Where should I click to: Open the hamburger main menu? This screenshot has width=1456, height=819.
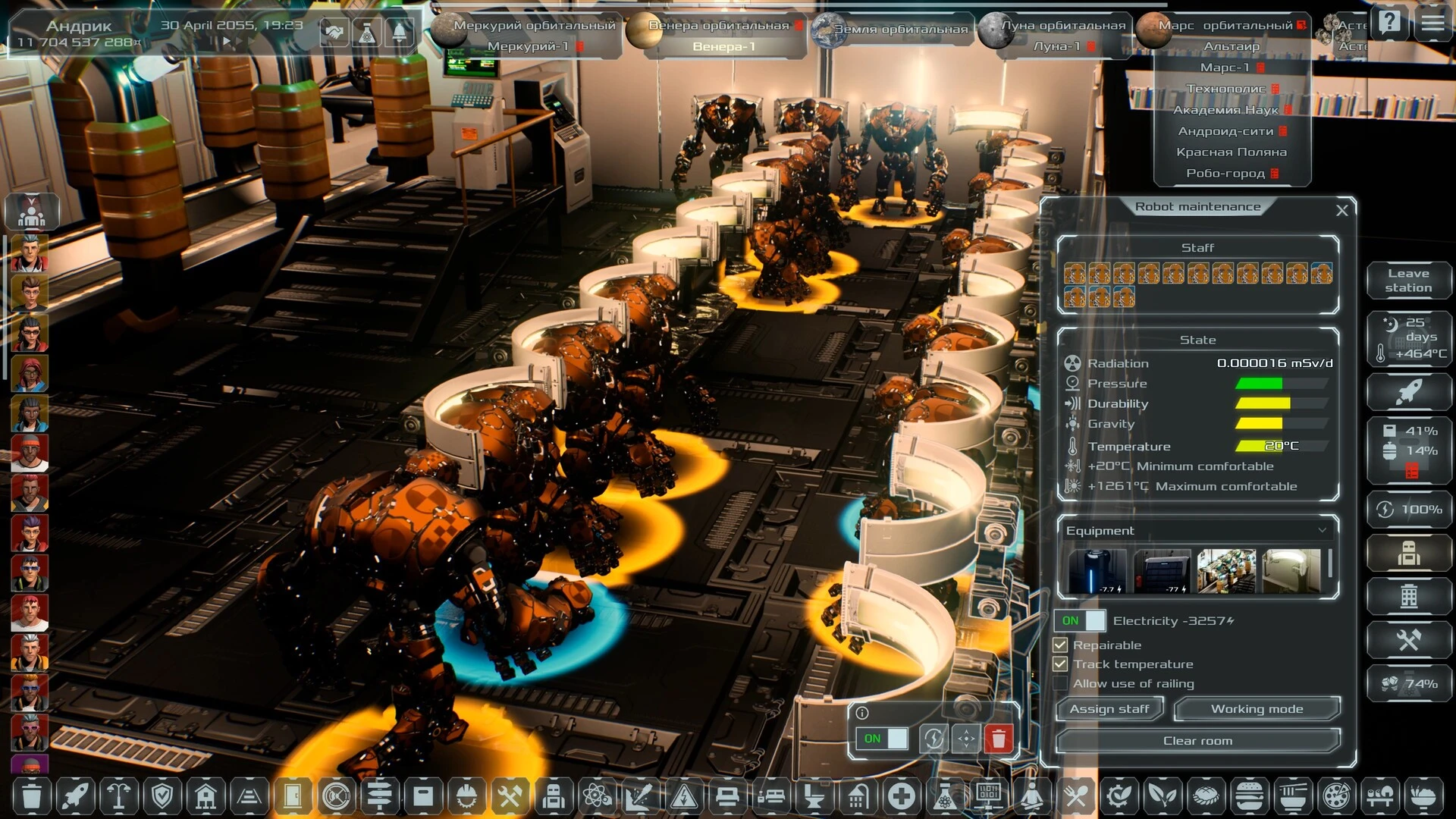(1432, 23)
